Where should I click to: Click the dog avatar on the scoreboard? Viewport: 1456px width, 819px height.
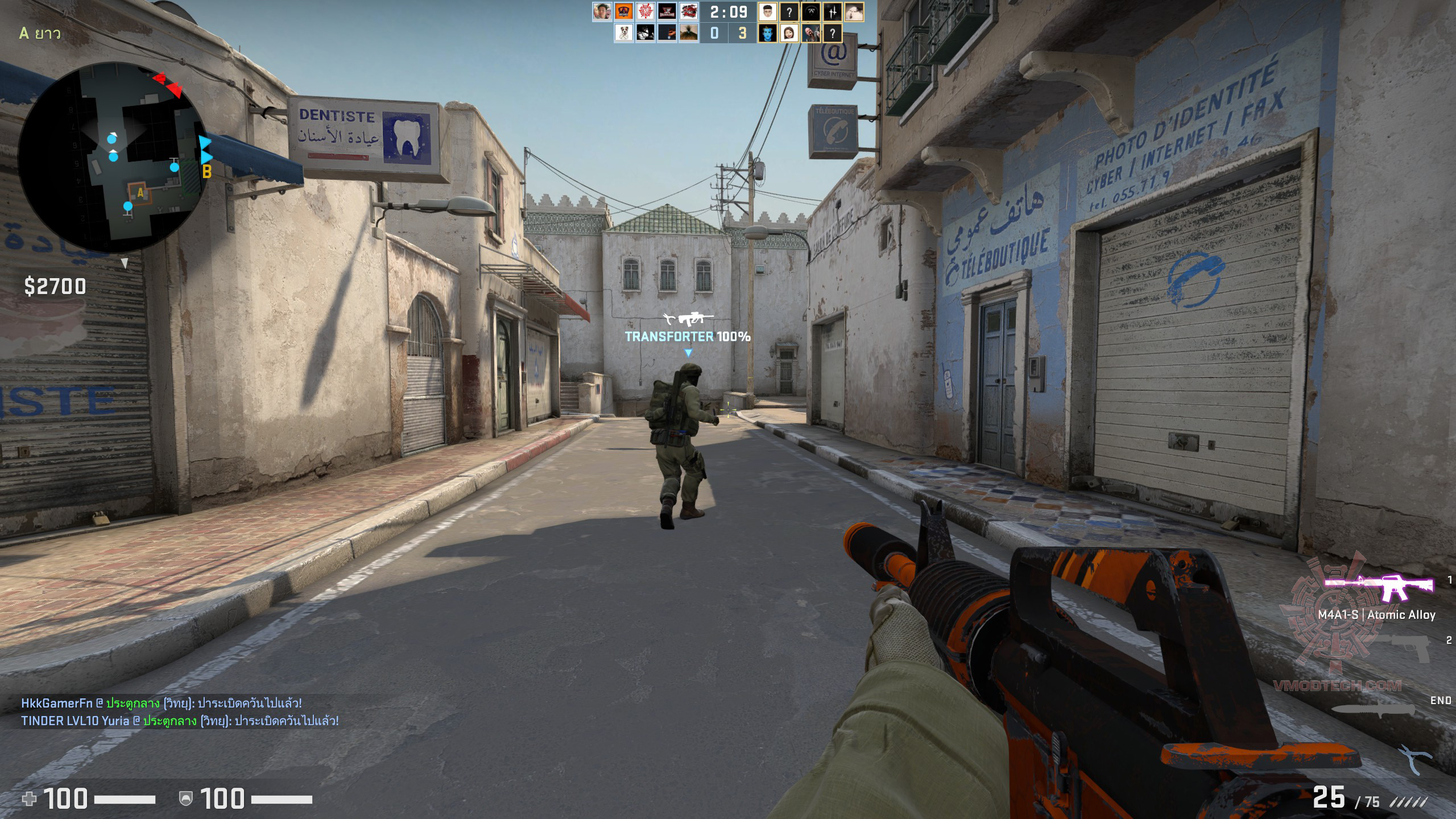point(624,33)
